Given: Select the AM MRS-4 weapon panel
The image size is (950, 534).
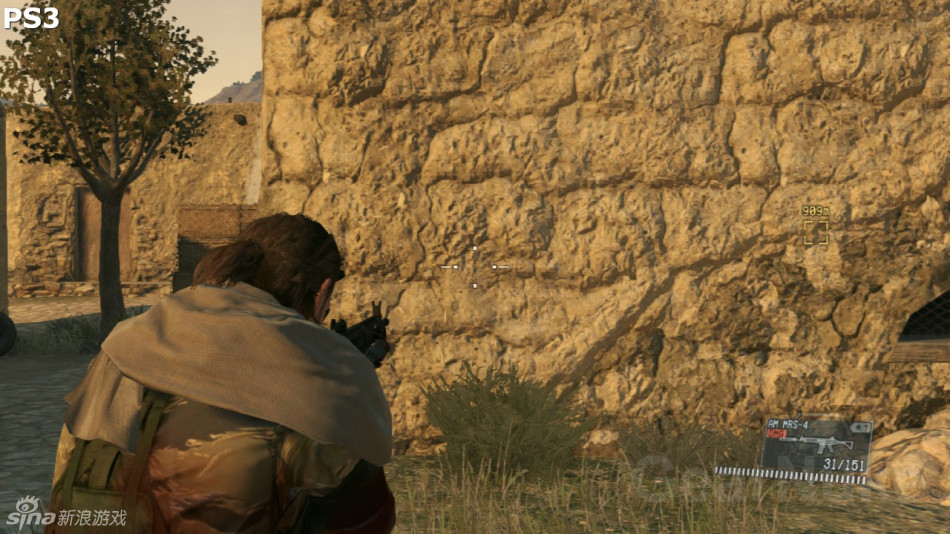Looking at the screenshot, I should tap(816, 445).
